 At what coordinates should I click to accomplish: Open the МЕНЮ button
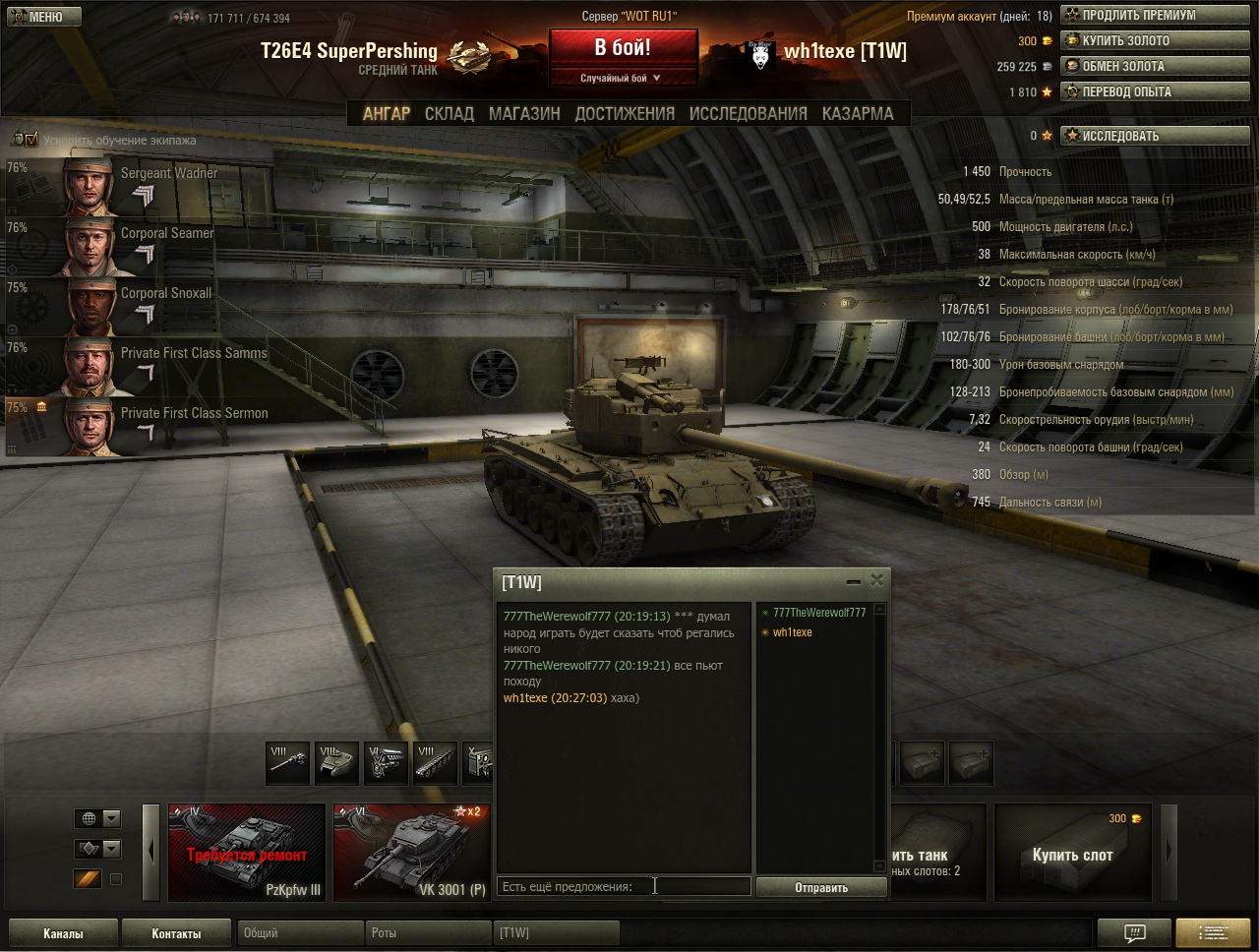click(41, 17)
